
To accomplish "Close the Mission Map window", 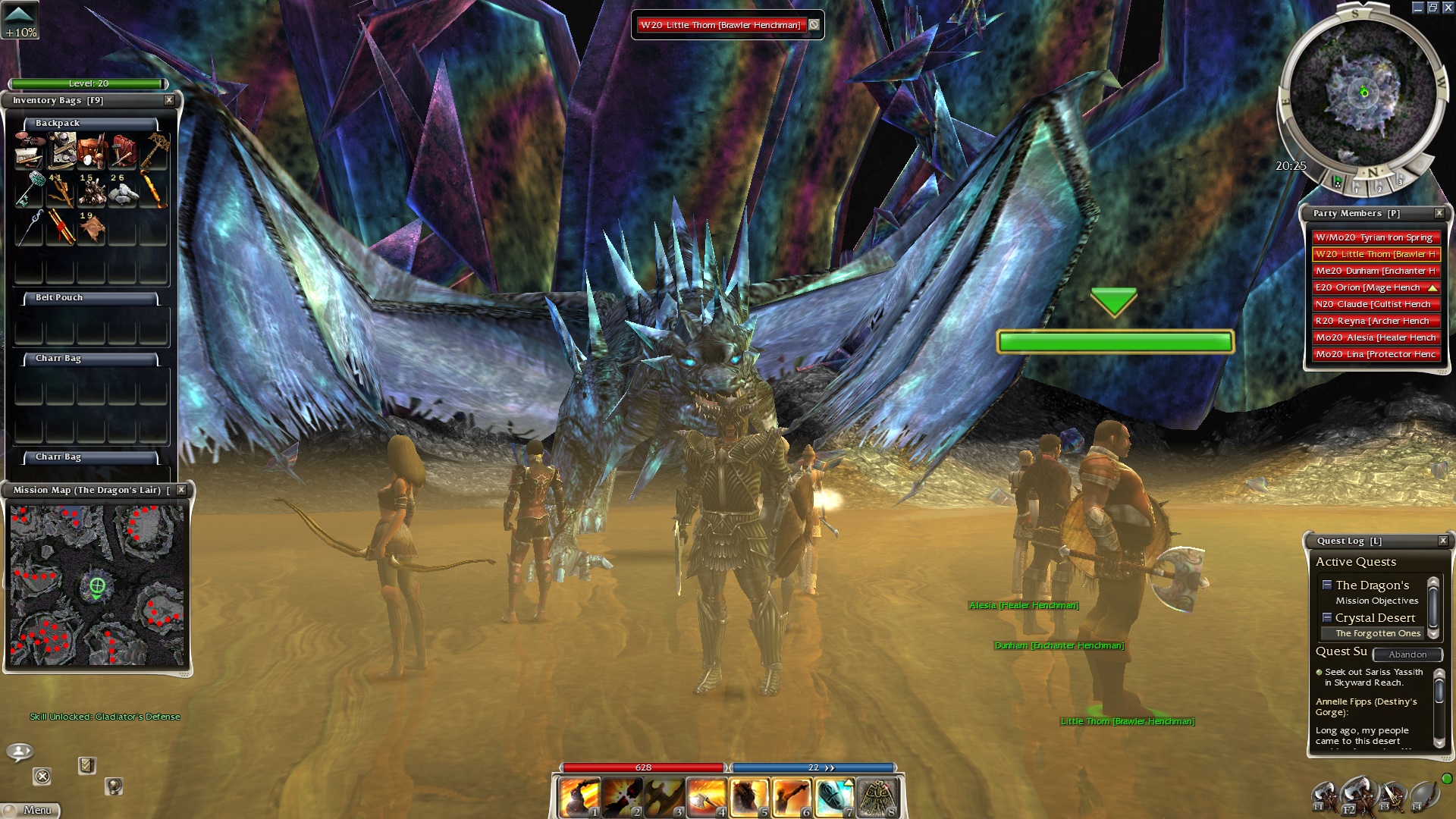I will point(181,490).
